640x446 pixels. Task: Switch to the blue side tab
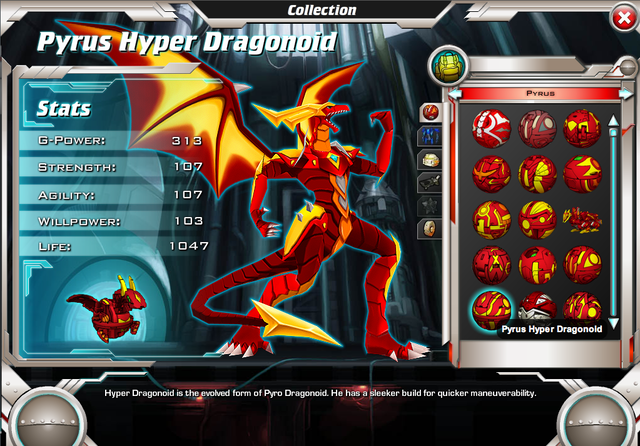point(431,135)
